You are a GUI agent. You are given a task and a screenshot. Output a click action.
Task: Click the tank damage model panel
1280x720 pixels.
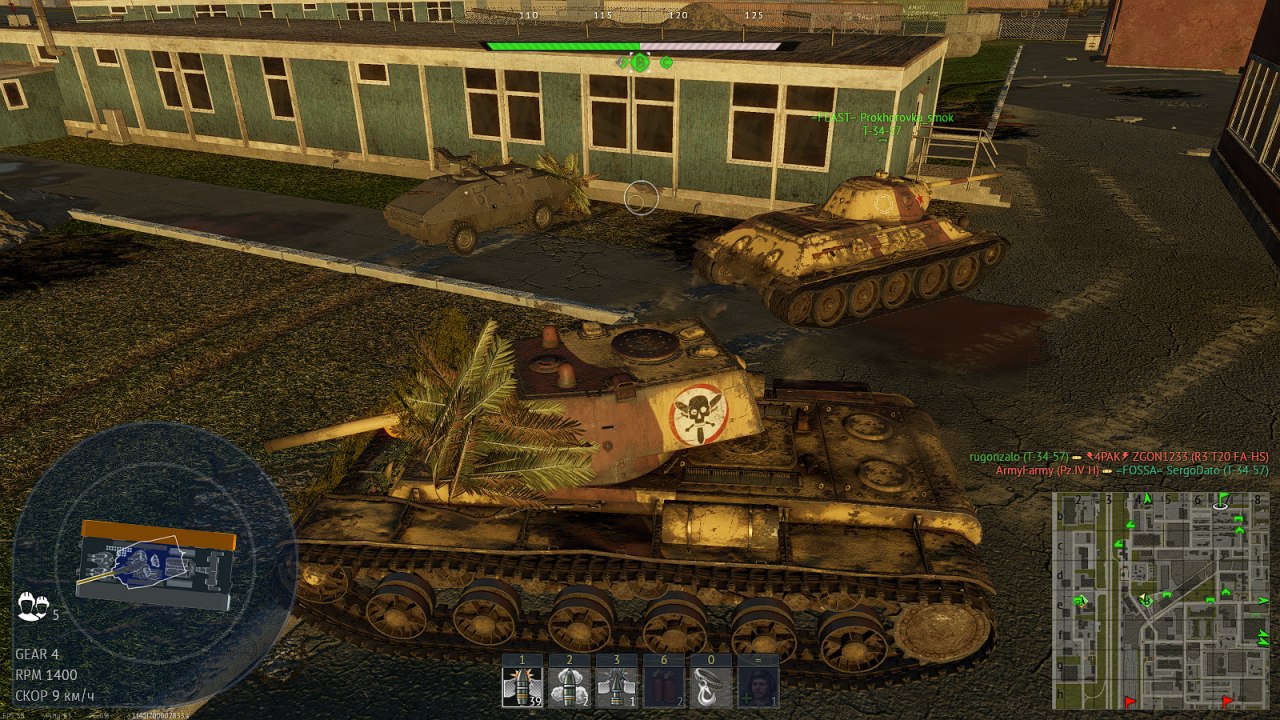(155, 566)
